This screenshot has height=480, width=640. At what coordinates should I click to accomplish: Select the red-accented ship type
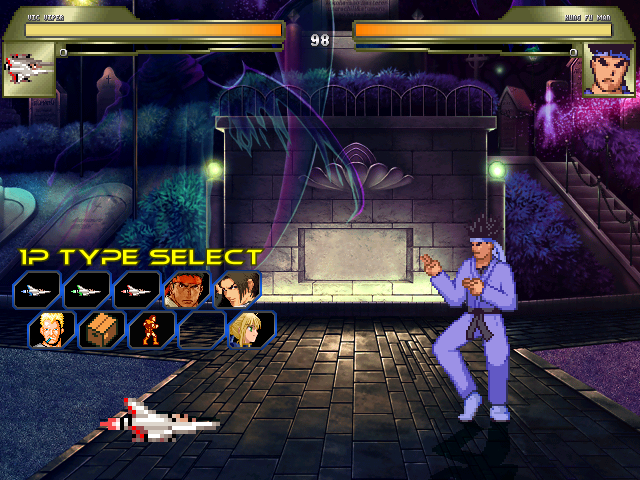coord(137,290)
